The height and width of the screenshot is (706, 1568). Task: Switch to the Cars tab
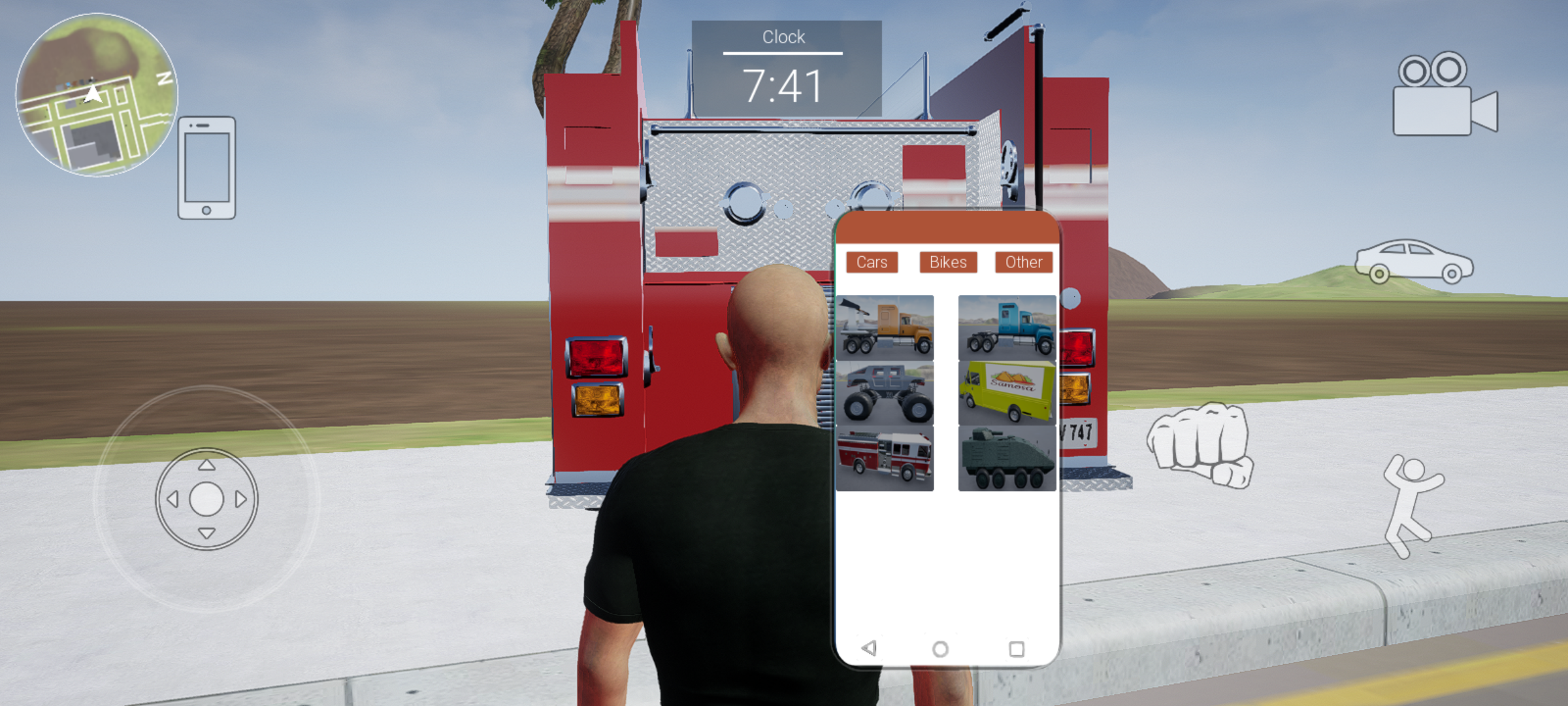pos(872,263)
